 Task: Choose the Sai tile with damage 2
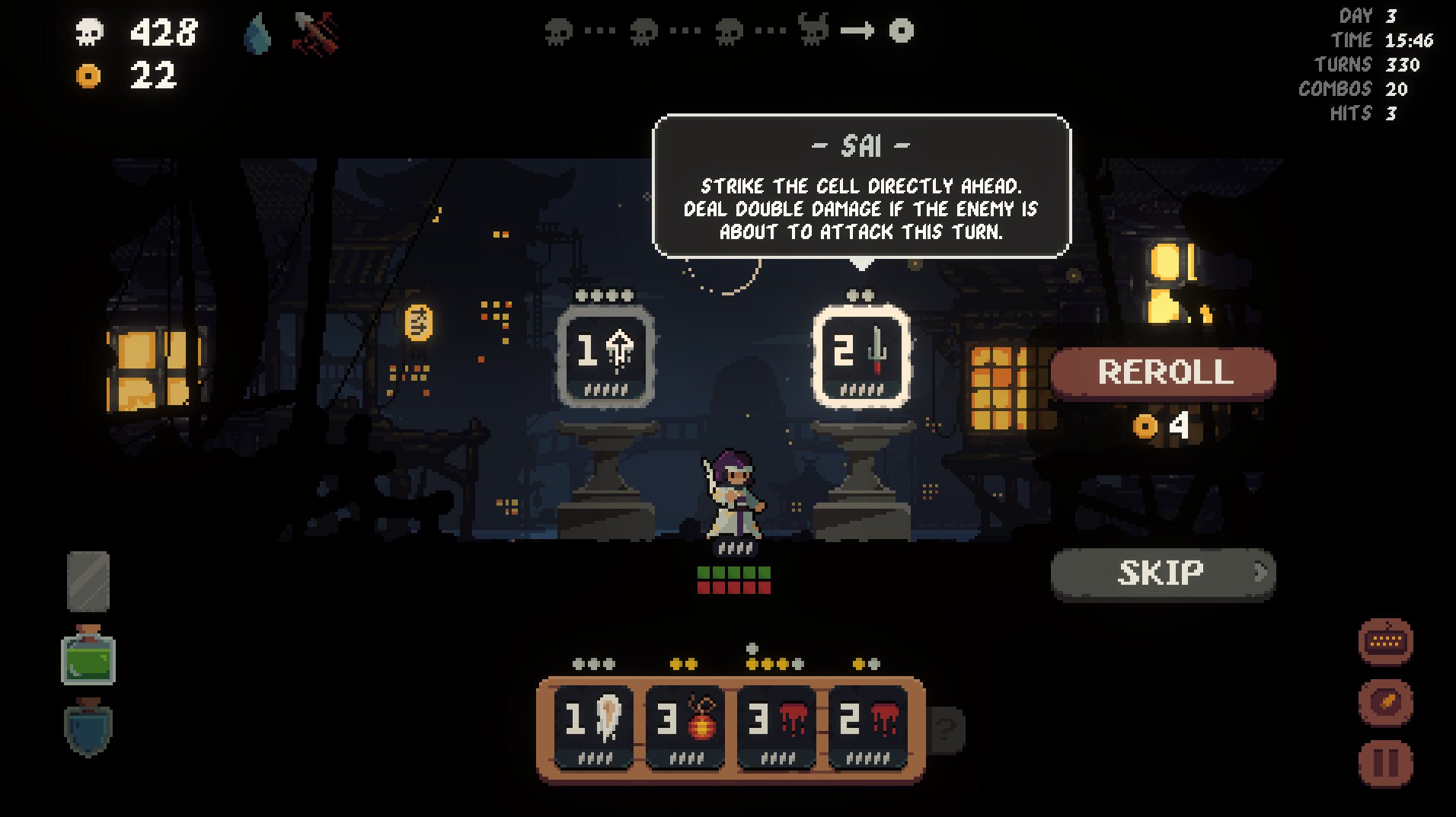861,356
